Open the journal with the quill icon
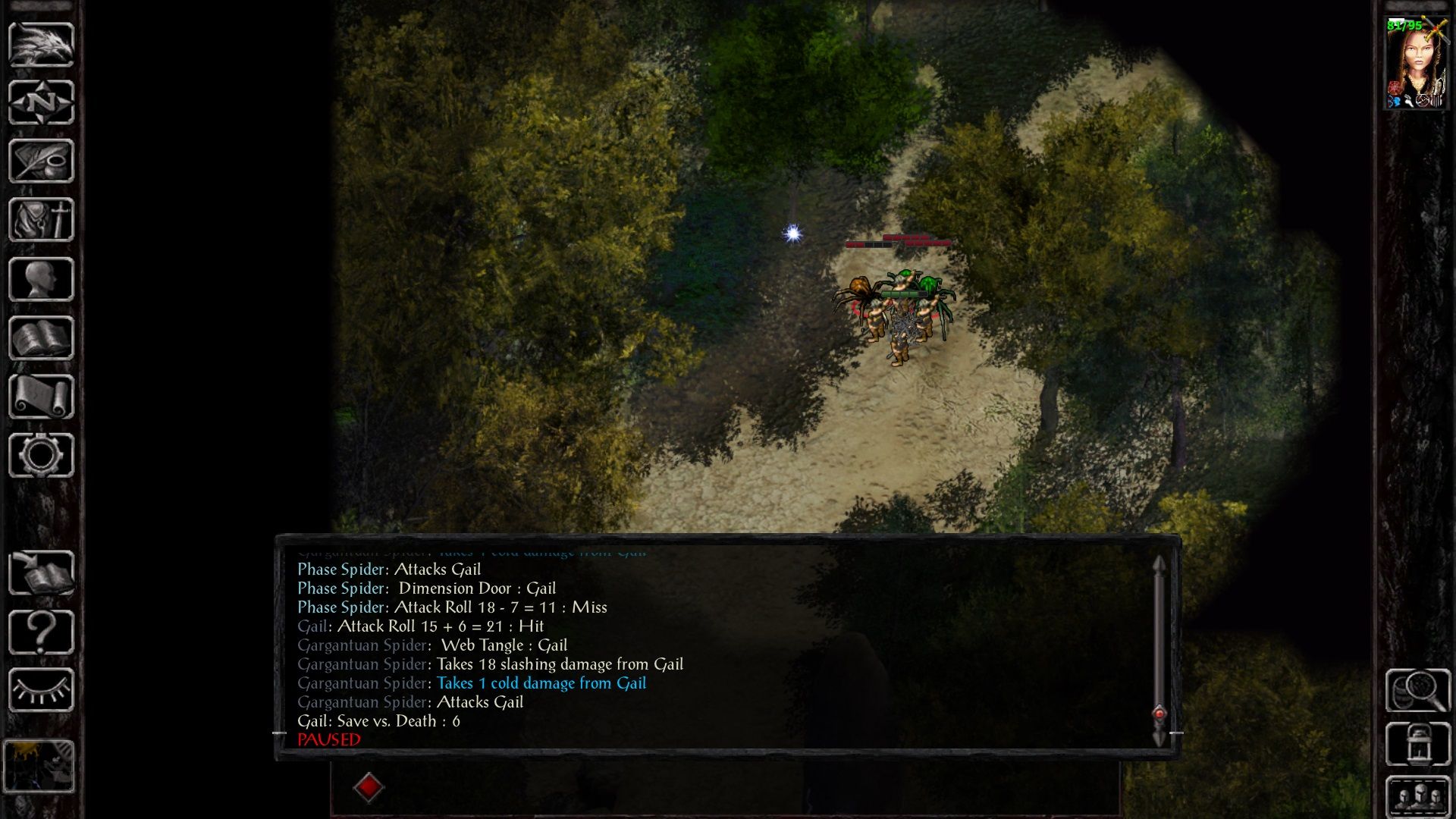Screen dimensions: 1456x819 pyautogui.click(x=41, y=161)
